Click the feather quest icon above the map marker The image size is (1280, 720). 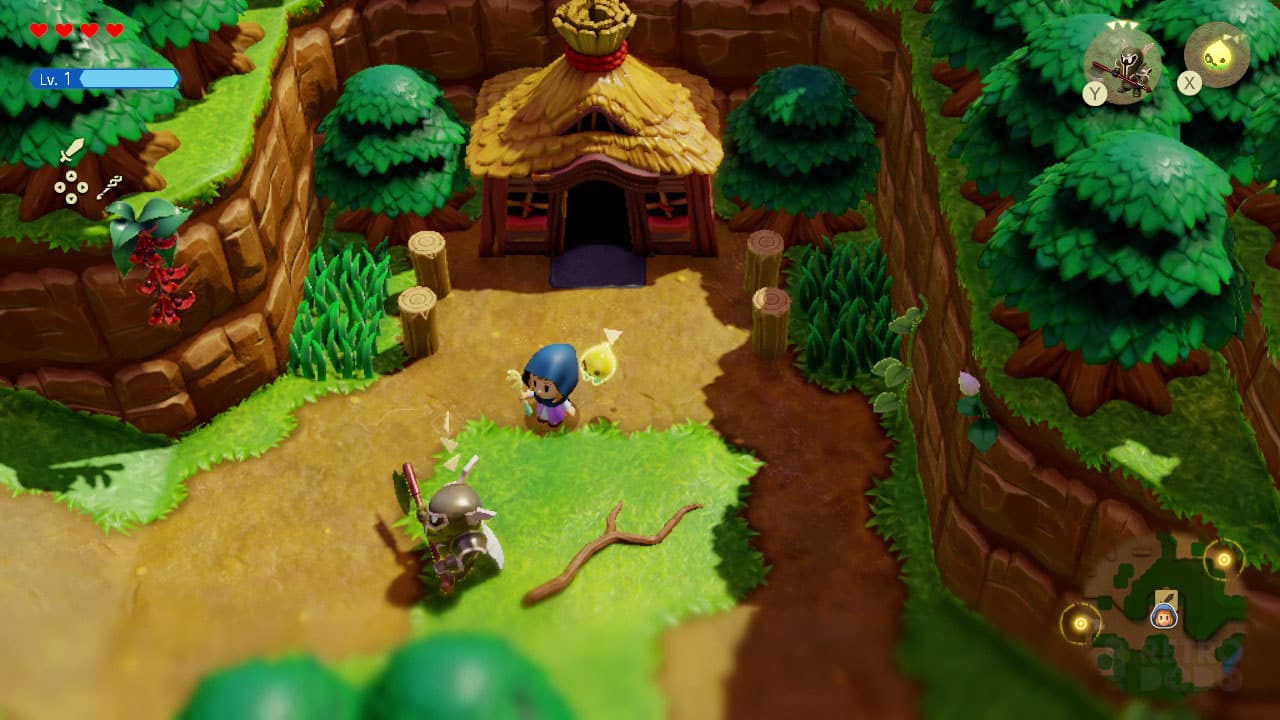point(1166,595)
